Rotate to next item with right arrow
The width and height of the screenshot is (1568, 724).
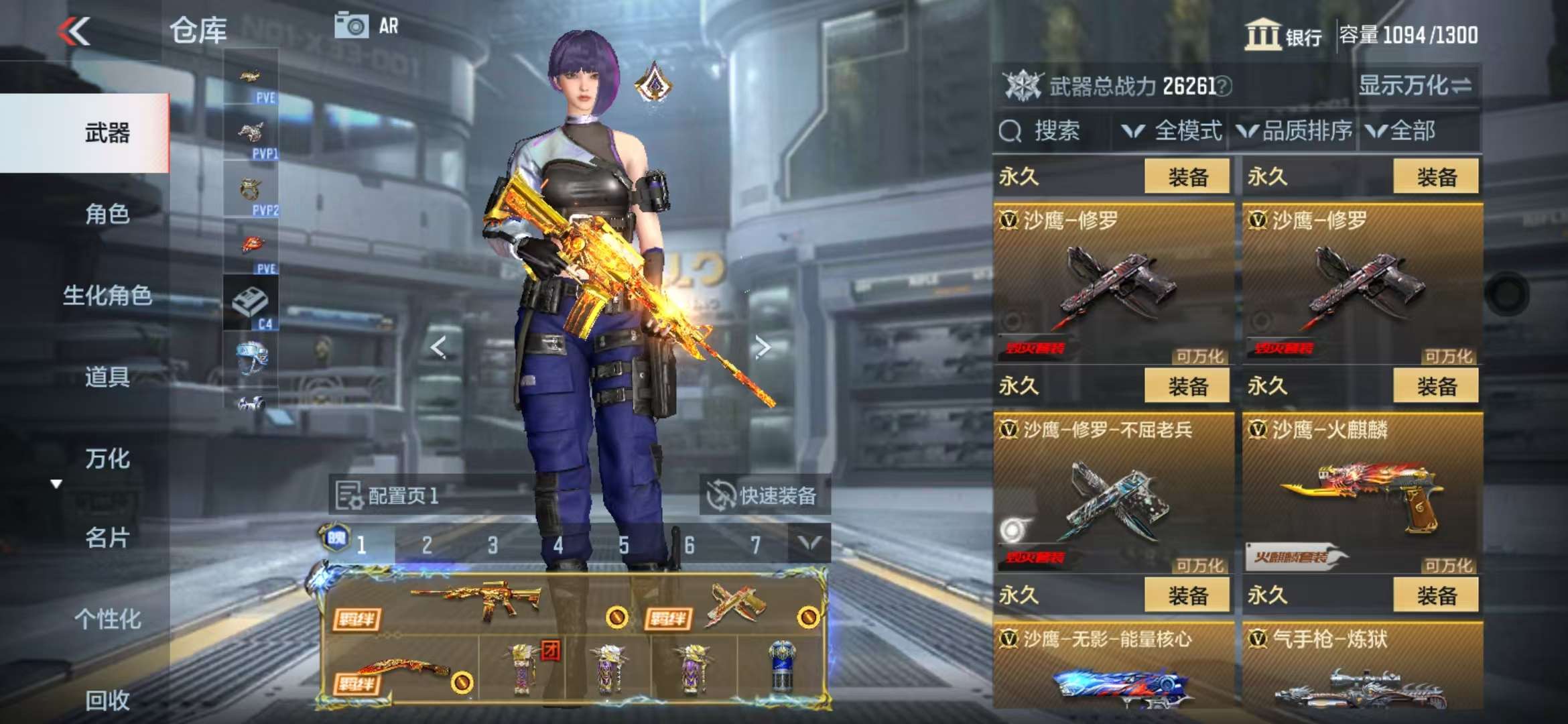point(763,347)
